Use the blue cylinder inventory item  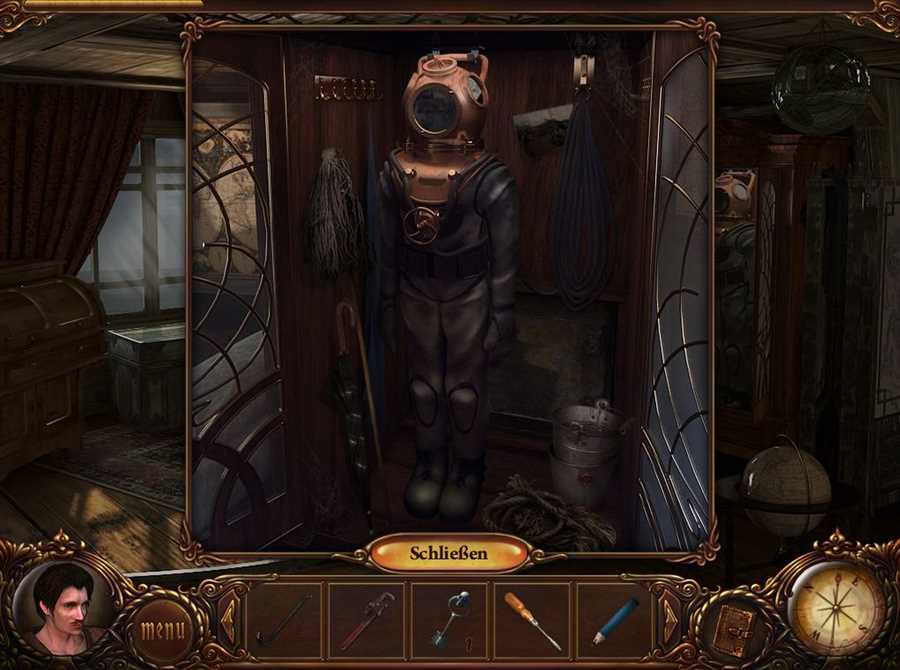coord(613,621)
